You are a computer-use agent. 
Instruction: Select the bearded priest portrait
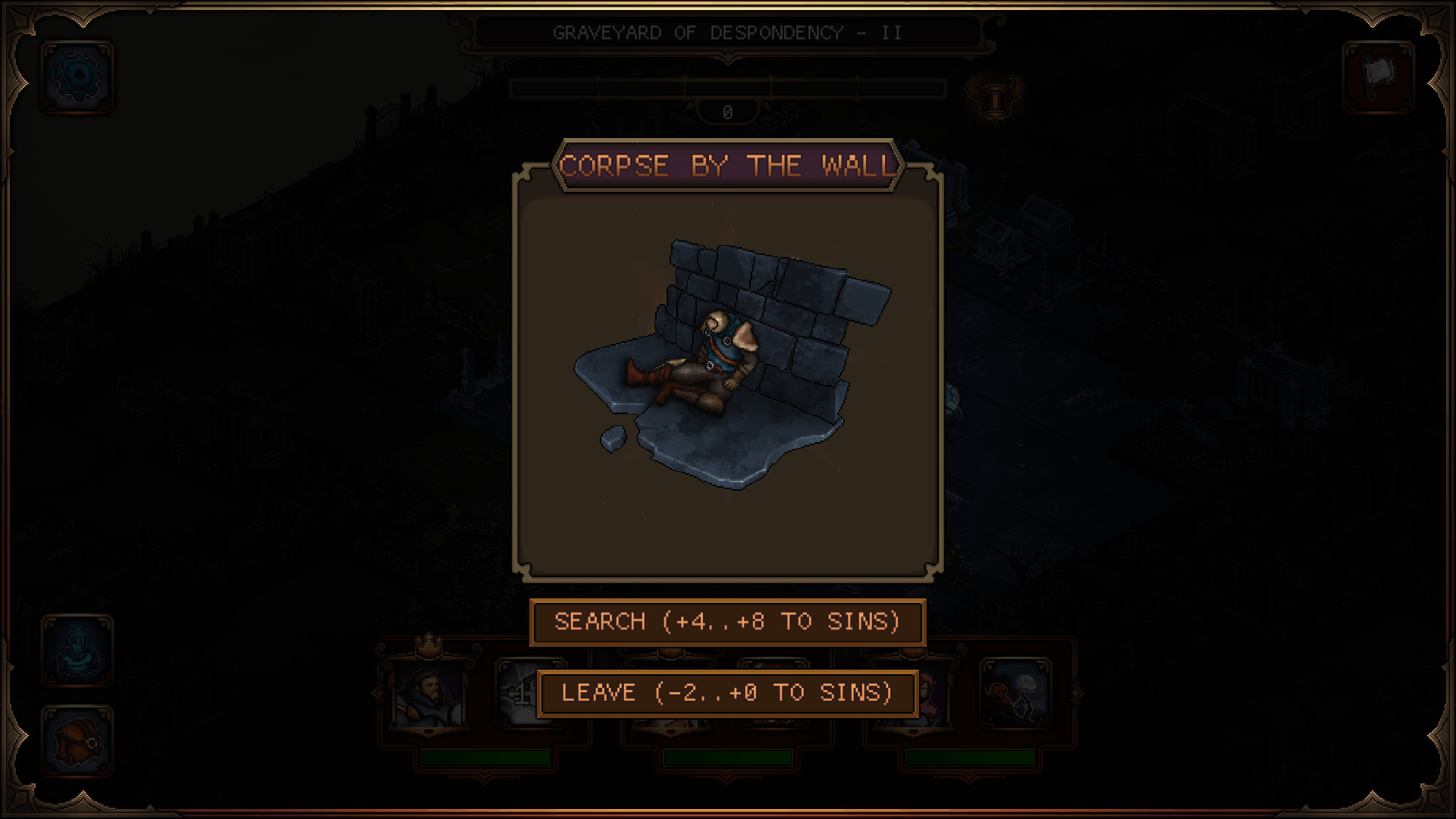coord(429,696)
